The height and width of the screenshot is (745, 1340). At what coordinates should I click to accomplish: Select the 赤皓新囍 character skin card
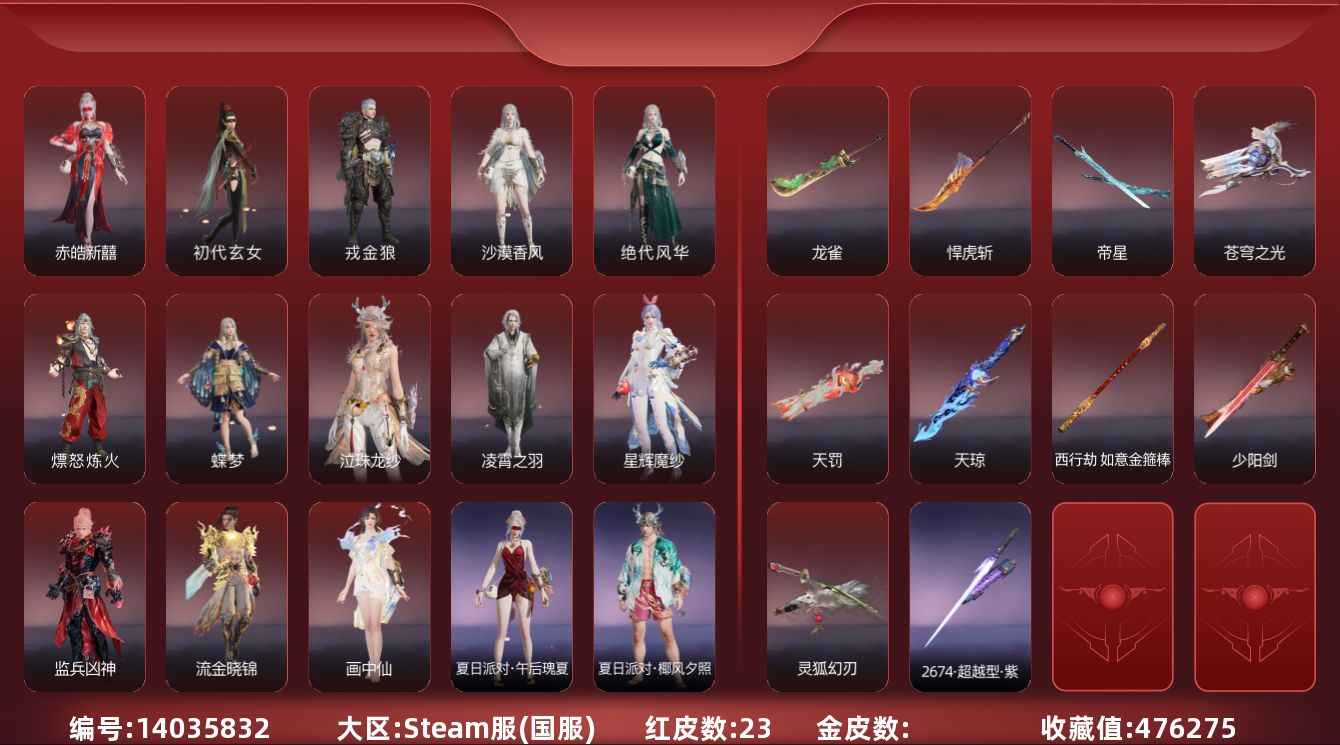tap(85, 180)
